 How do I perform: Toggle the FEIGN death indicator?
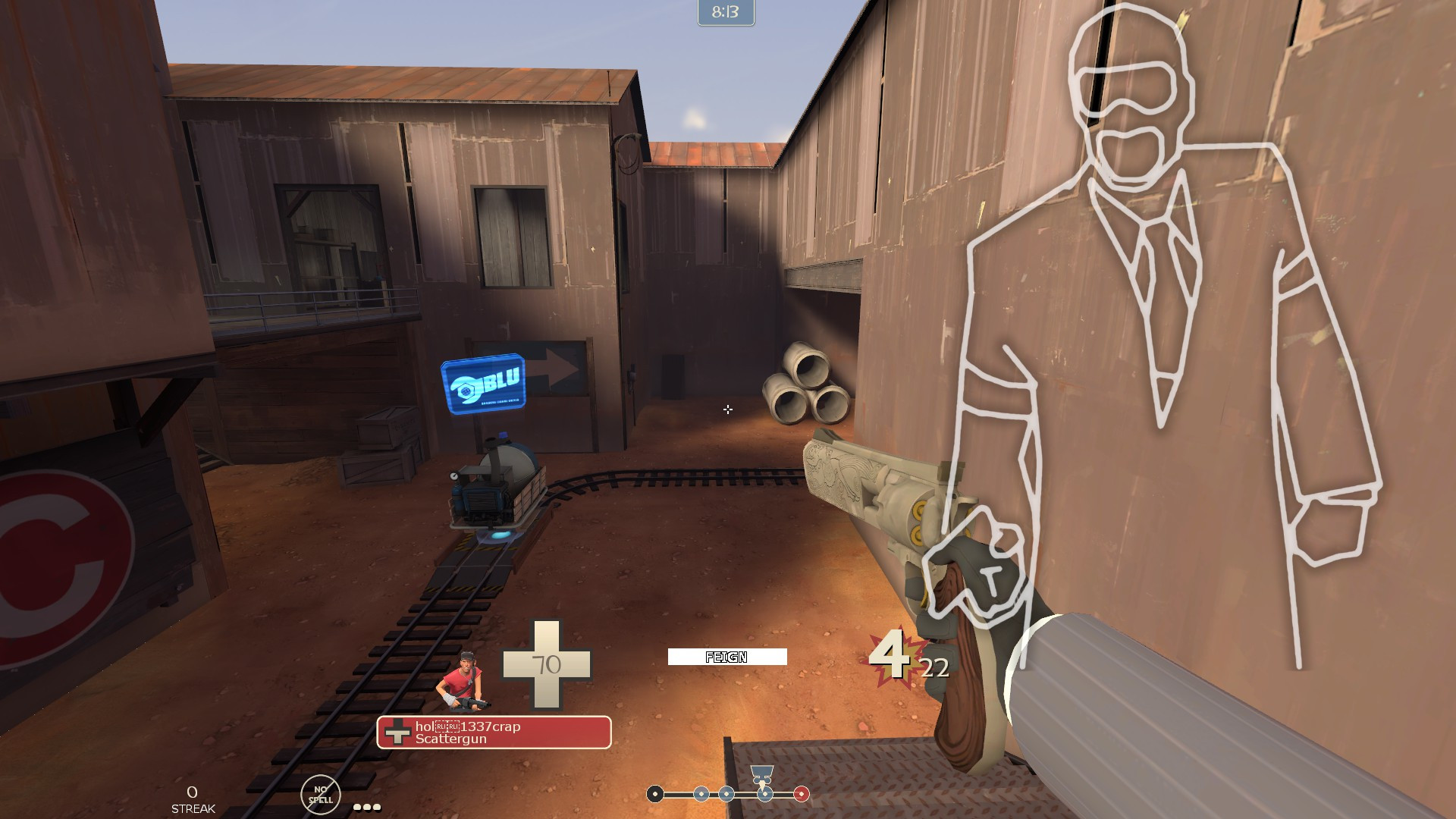(726, 657)
